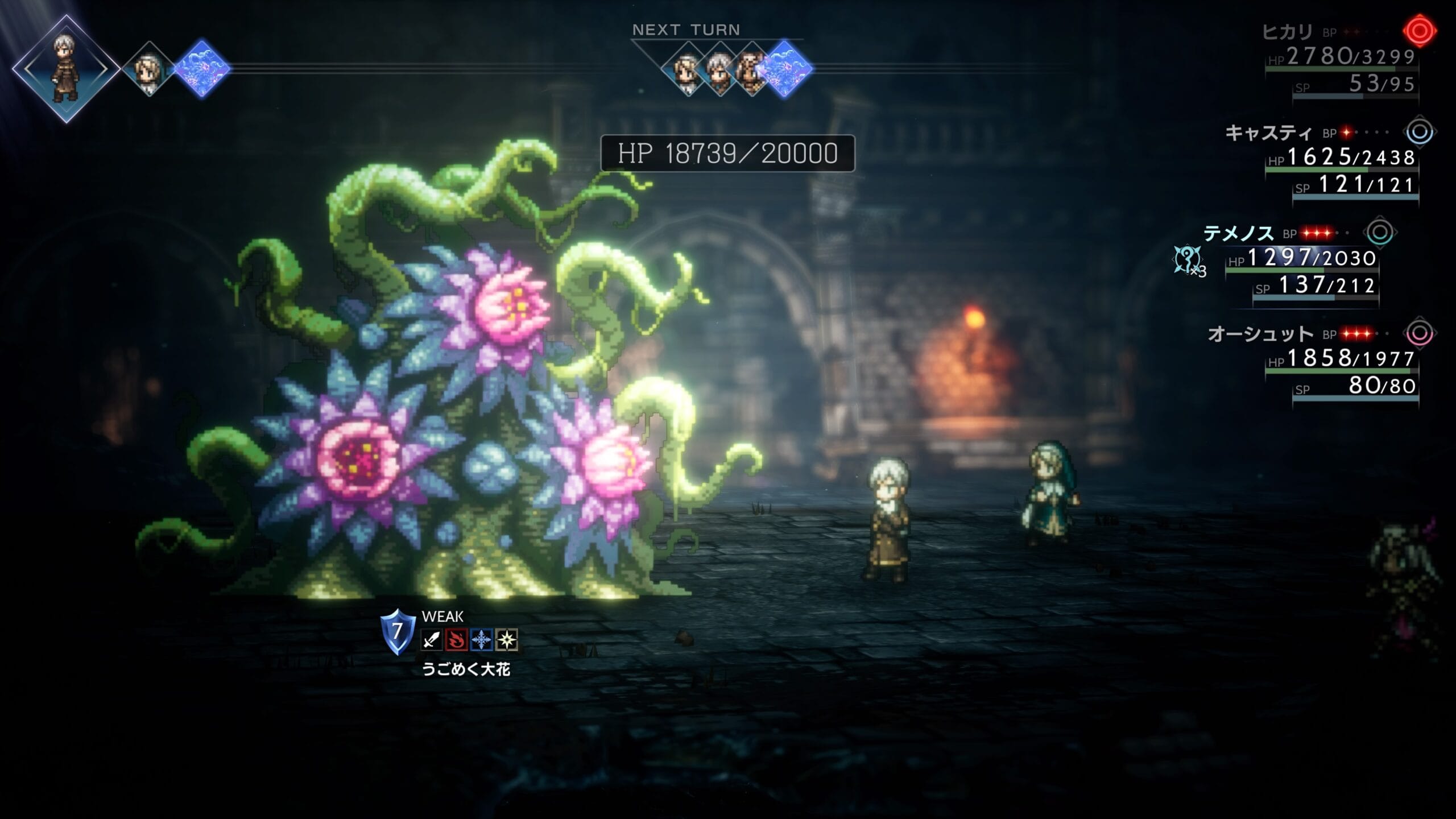The width and height of the screenshot is (1456, 819).
Task: Select the blue shield counter showing 7
Action: (x=398, y=631)
